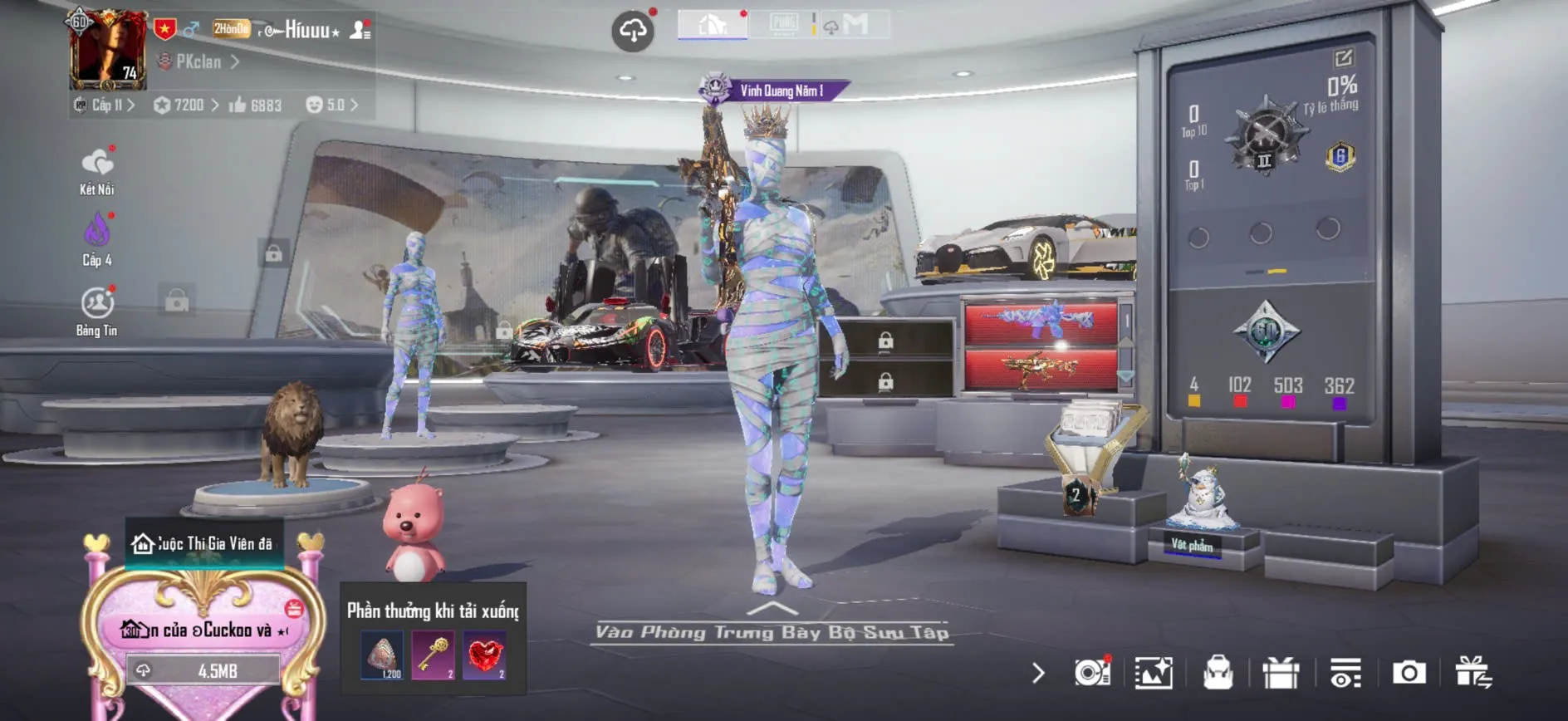Open the camera screenshot tool
Screen dimensions: 1568x721
click(1409, 673)
